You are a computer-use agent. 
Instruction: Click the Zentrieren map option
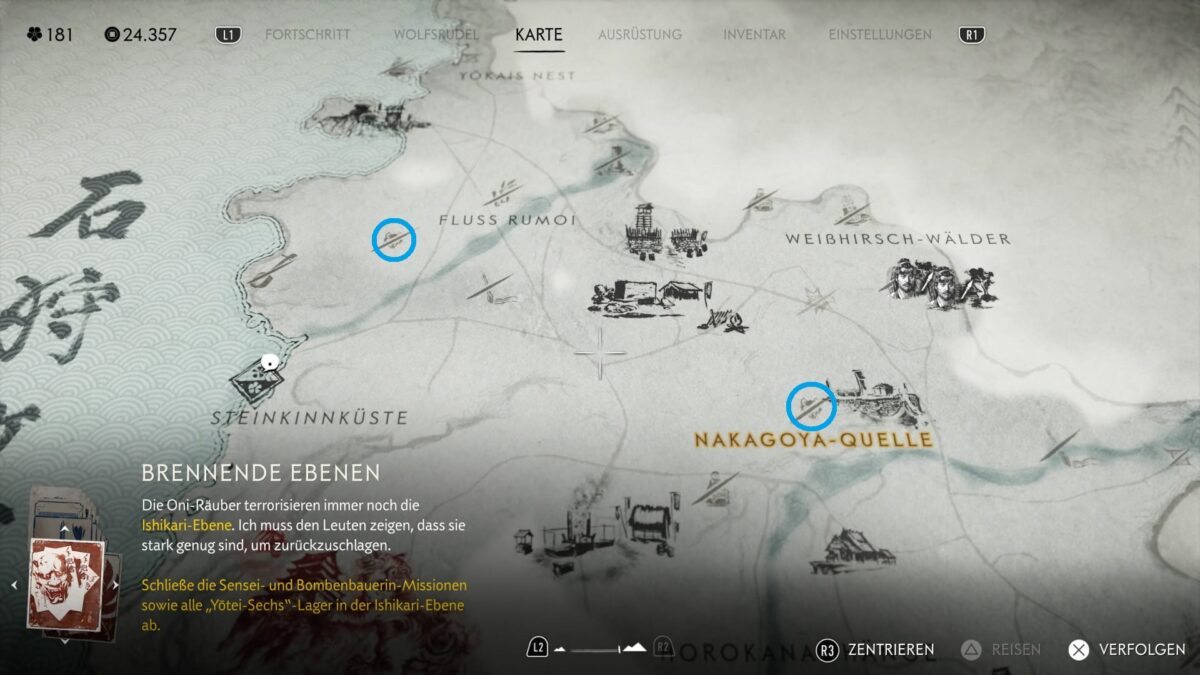click(x=876, y=649)
